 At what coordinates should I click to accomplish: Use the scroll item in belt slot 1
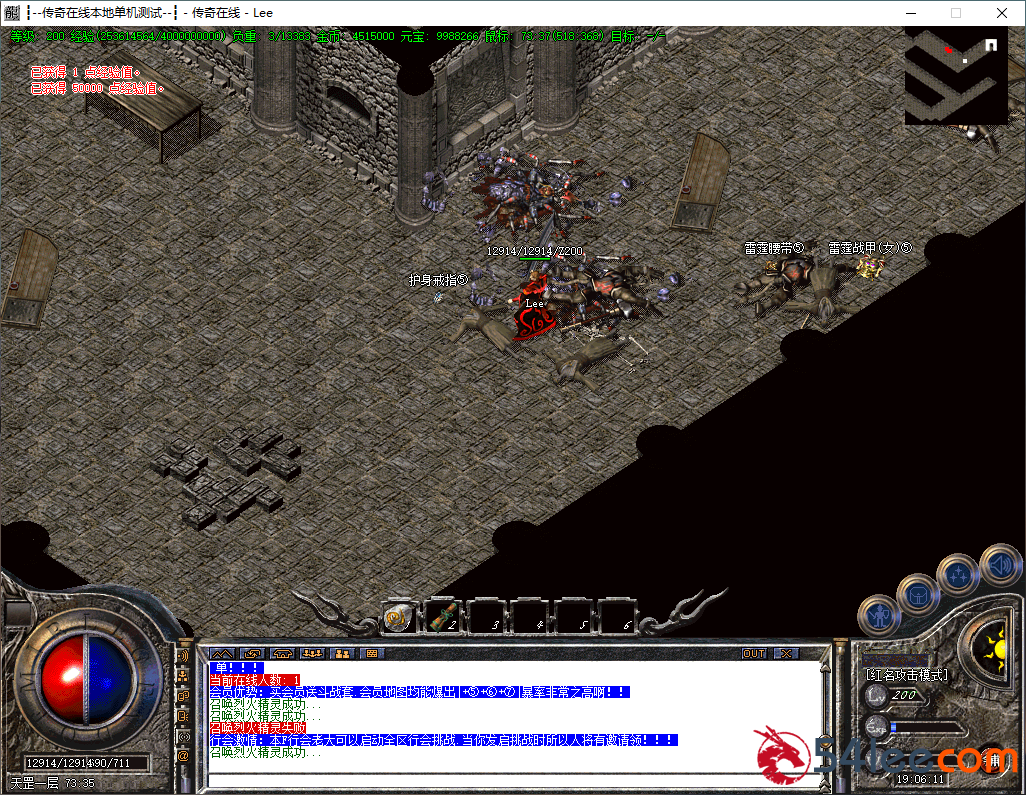[398, 618]
